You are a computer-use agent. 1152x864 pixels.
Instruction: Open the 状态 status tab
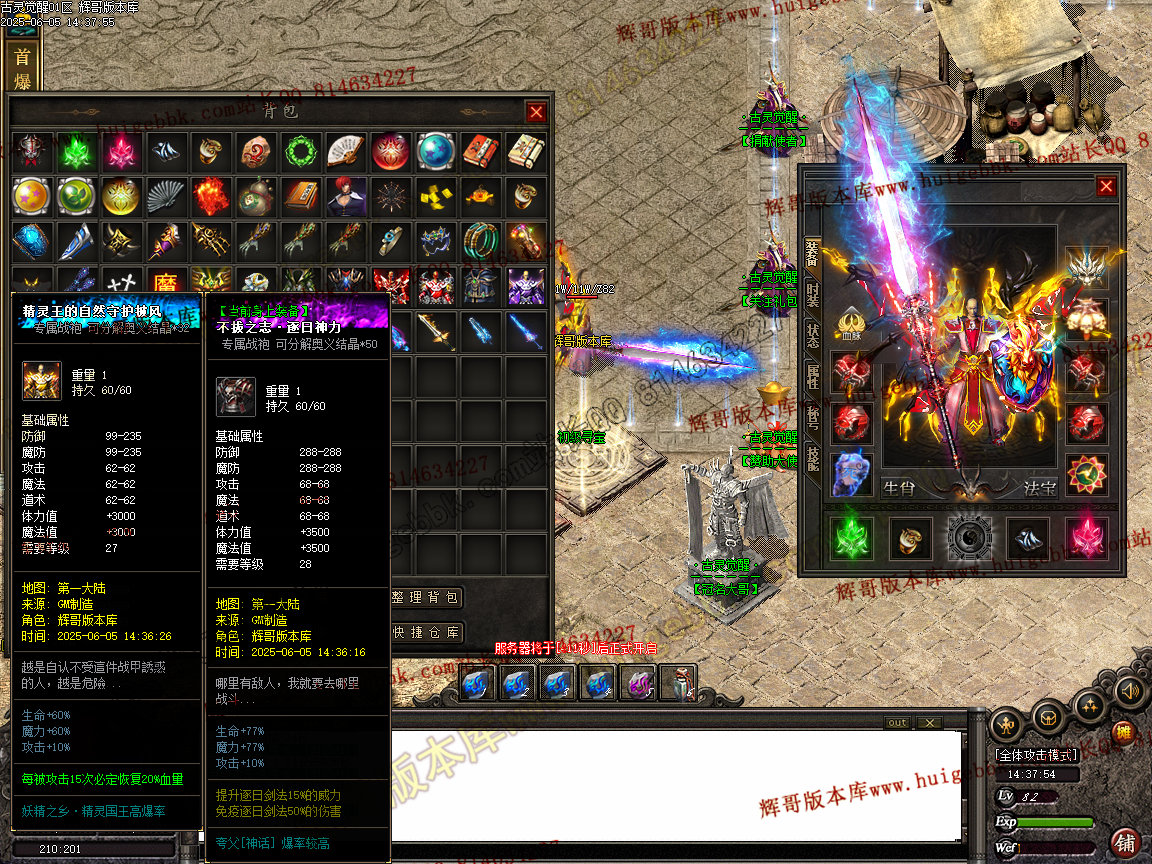click(x=812, y=334)
